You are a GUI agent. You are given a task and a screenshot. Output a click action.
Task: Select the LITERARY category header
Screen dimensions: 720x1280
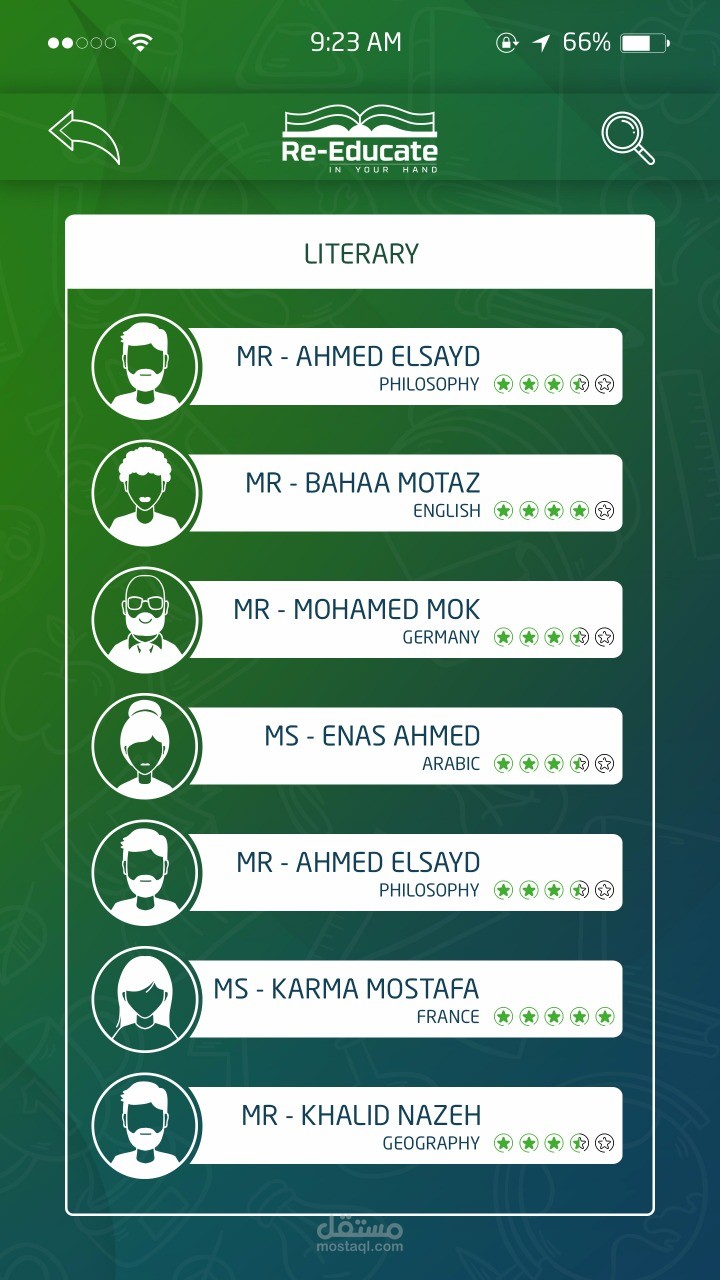tap(360, 254)
